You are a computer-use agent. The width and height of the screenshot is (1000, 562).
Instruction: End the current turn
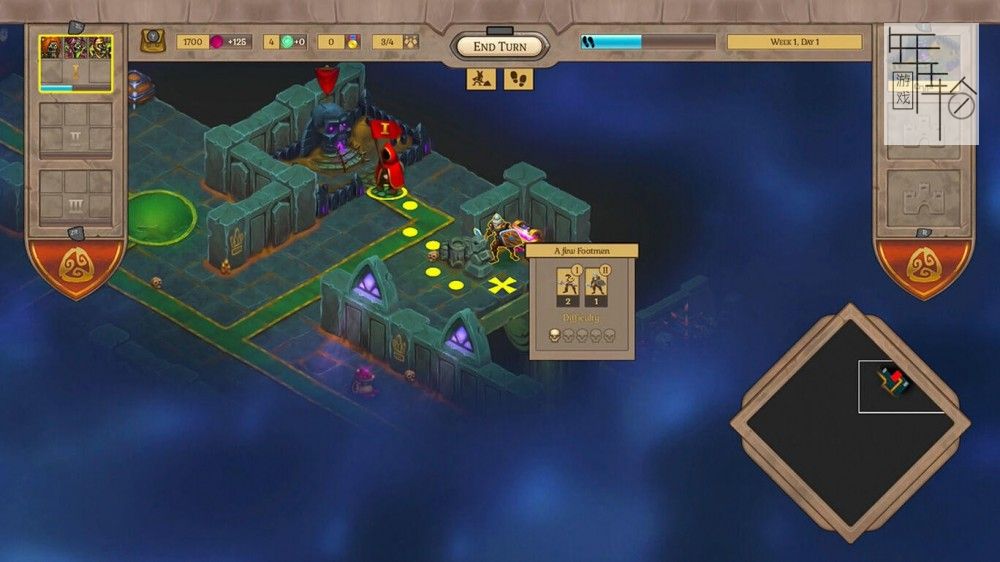click(x=499, y=46)
